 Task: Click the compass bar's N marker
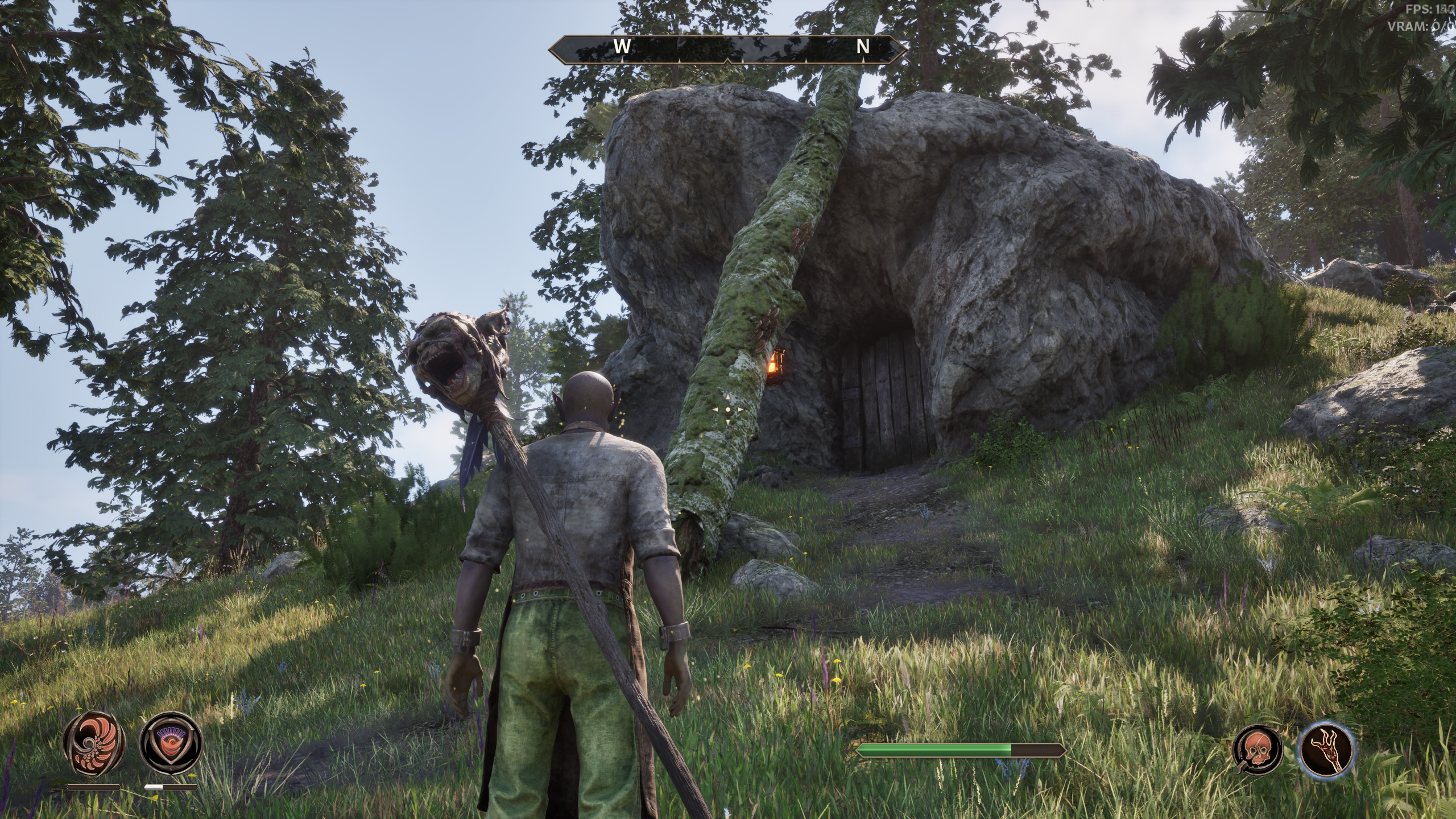pyautogui.click(x=863, y=47)
